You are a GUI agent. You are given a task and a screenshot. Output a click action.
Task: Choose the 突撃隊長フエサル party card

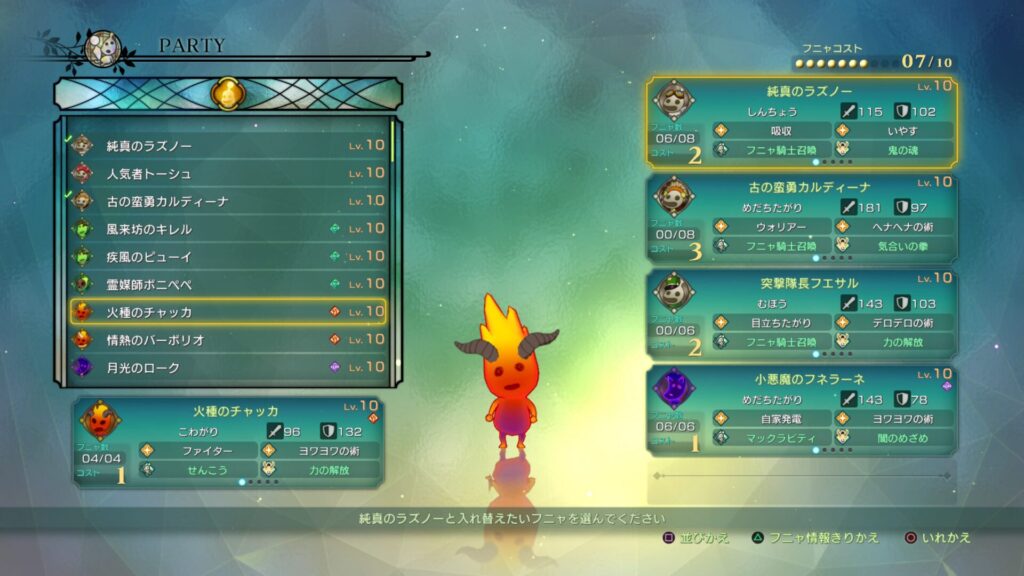802,312
